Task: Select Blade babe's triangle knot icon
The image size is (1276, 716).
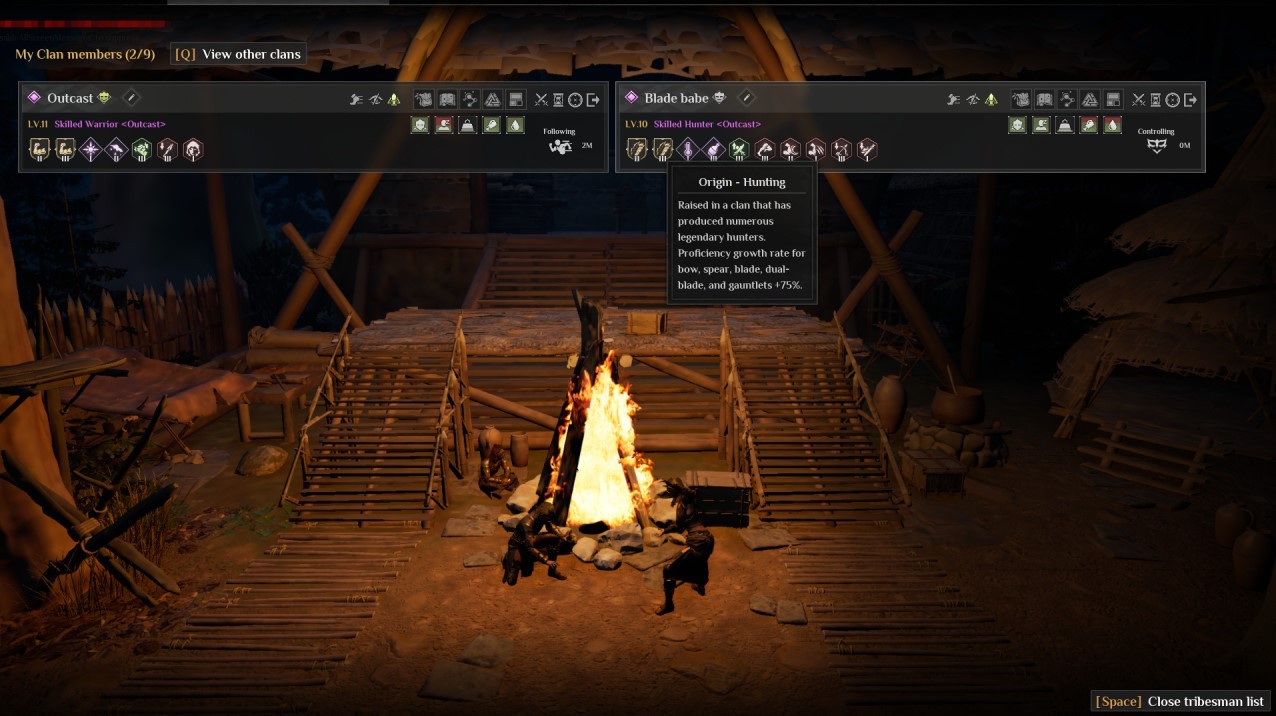Action: [1090, 99]
